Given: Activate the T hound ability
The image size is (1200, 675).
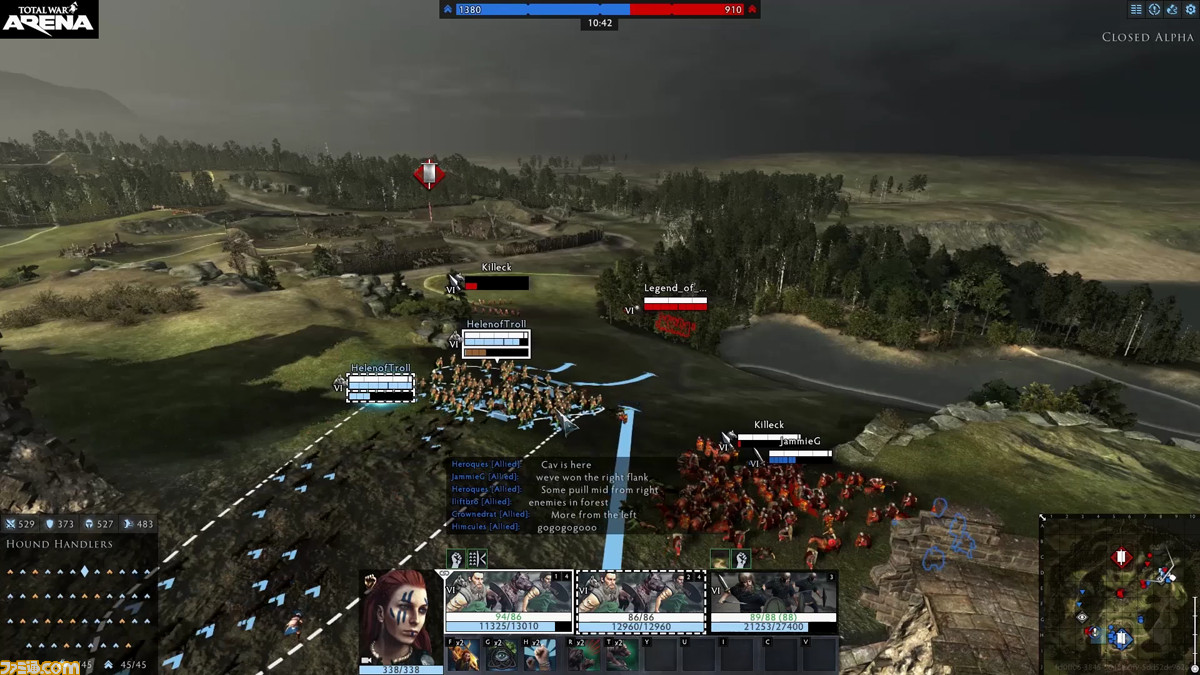Looking at the screenshot, I should (x=622, y=655).
